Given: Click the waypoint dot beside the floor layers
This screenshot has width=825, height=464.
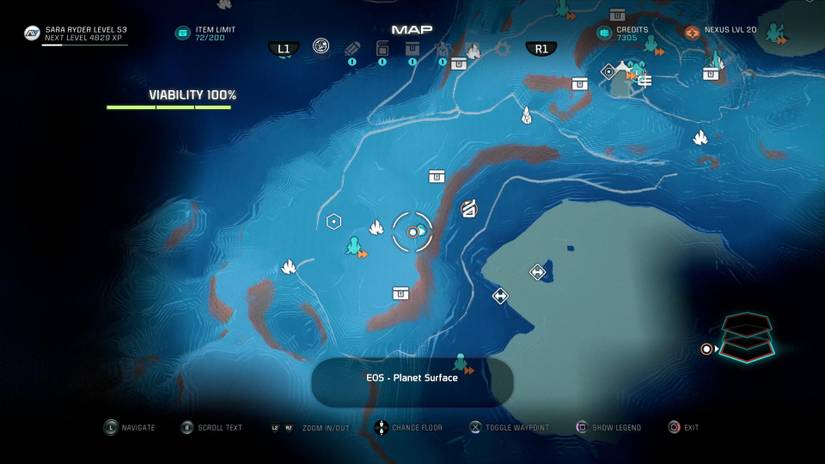Looking at the screenshot, I should (707, 349).
